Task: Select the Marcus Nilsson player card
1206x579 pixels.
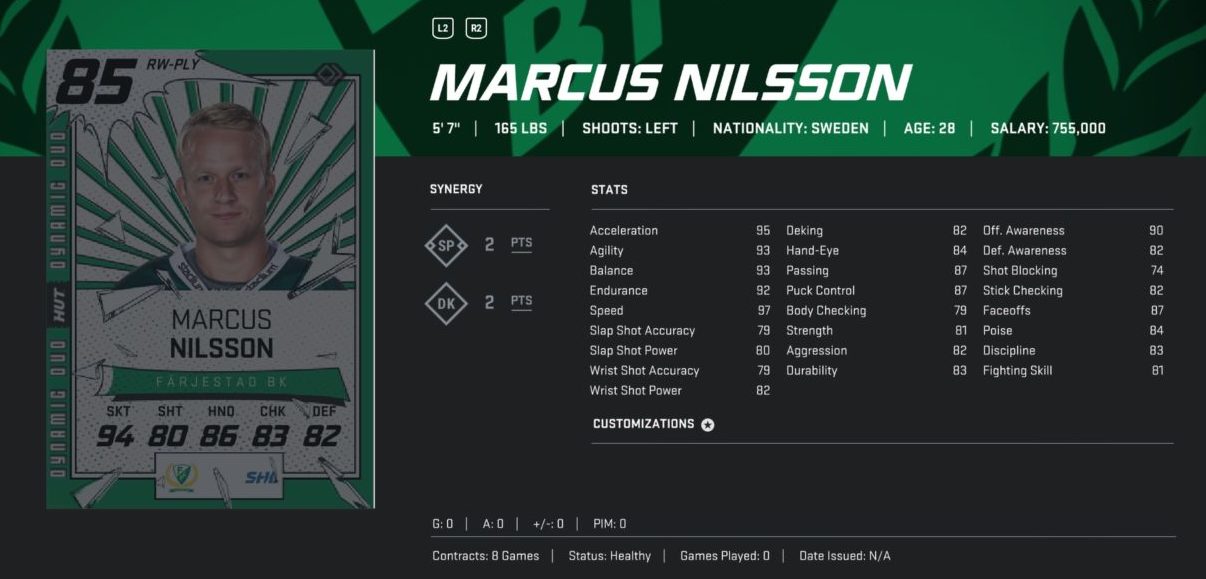Action: [211, 279]
